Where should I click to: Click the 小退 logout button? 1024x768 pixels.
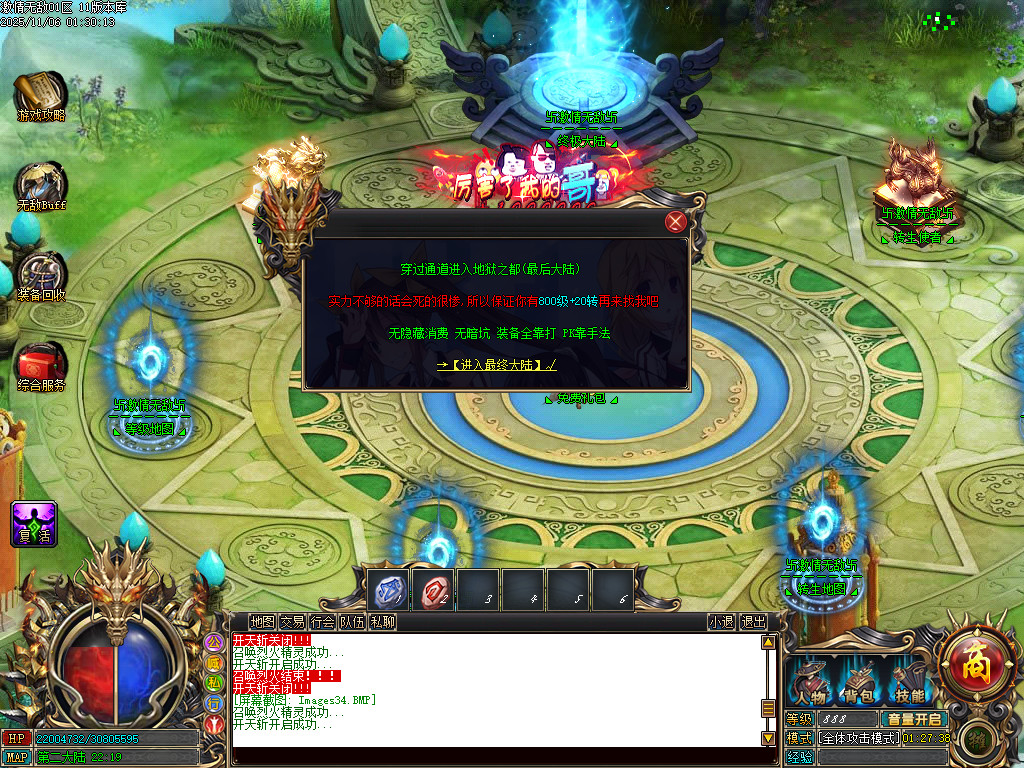pyautogui.click(x=721, y=621)
